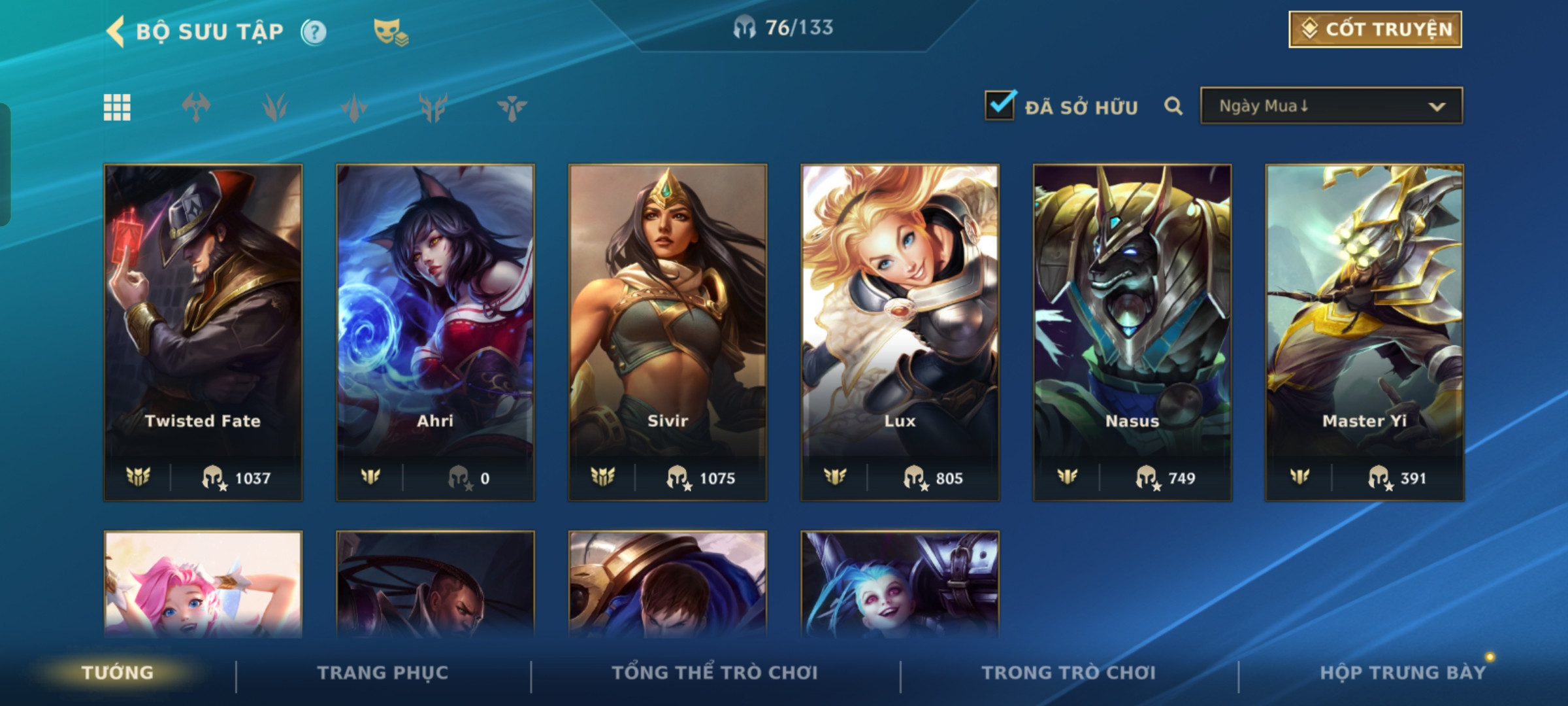
Task: Select the Tướng tab
Action: pyautogui.click(x=118, y=673)
